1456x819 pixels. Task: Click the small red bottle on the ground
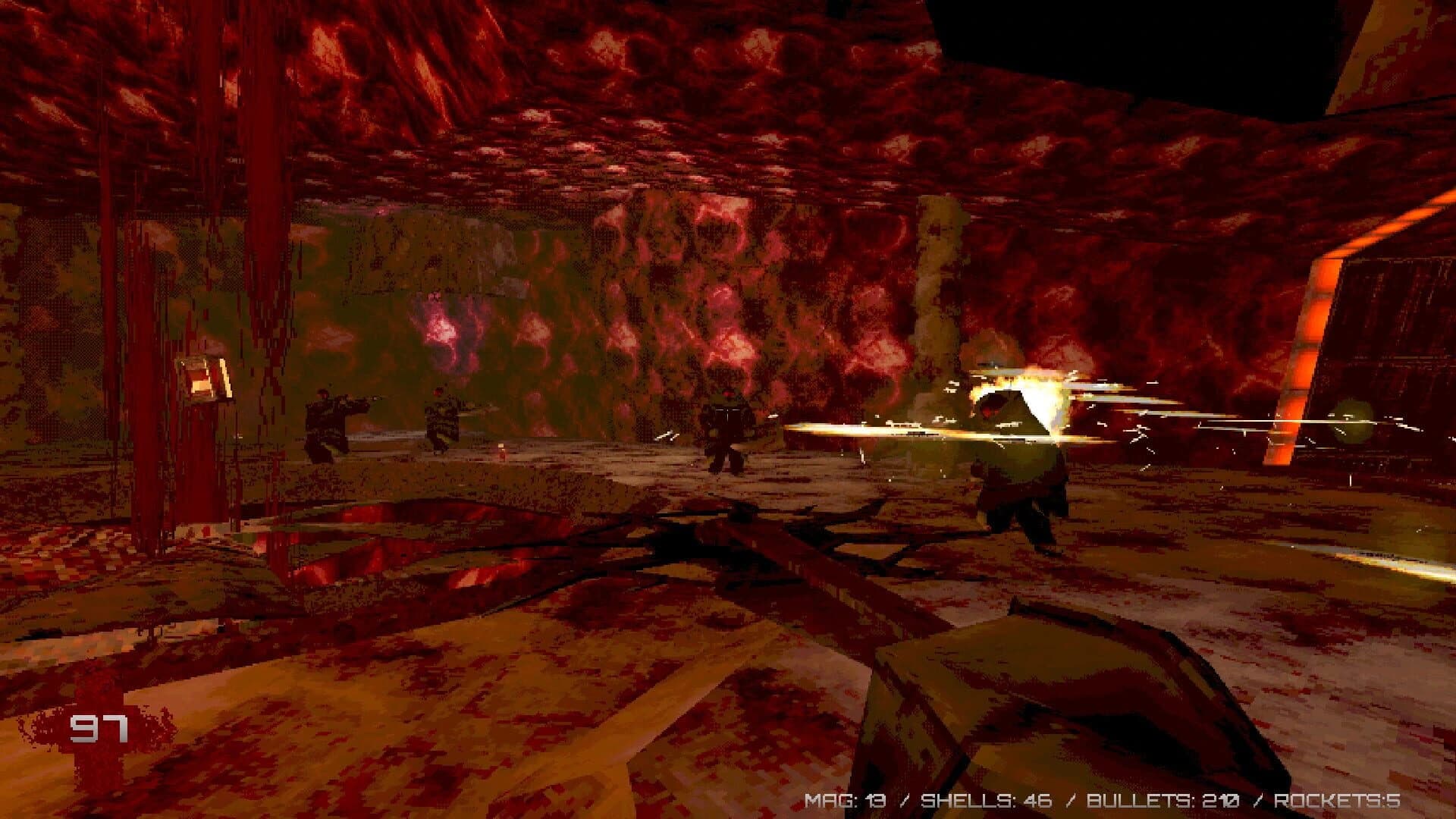[500, 451]
